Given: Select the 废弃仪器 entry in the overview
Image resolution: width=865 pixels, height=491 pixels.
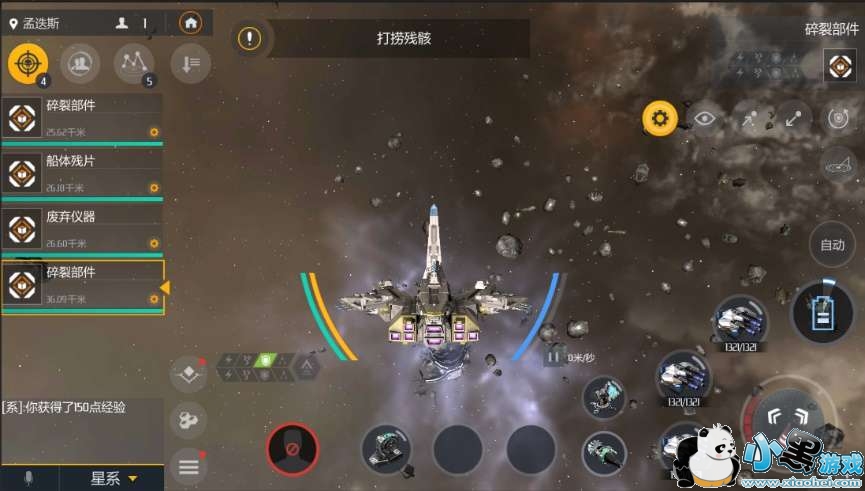Looking at the screenshot, I should tap(83, 229).
